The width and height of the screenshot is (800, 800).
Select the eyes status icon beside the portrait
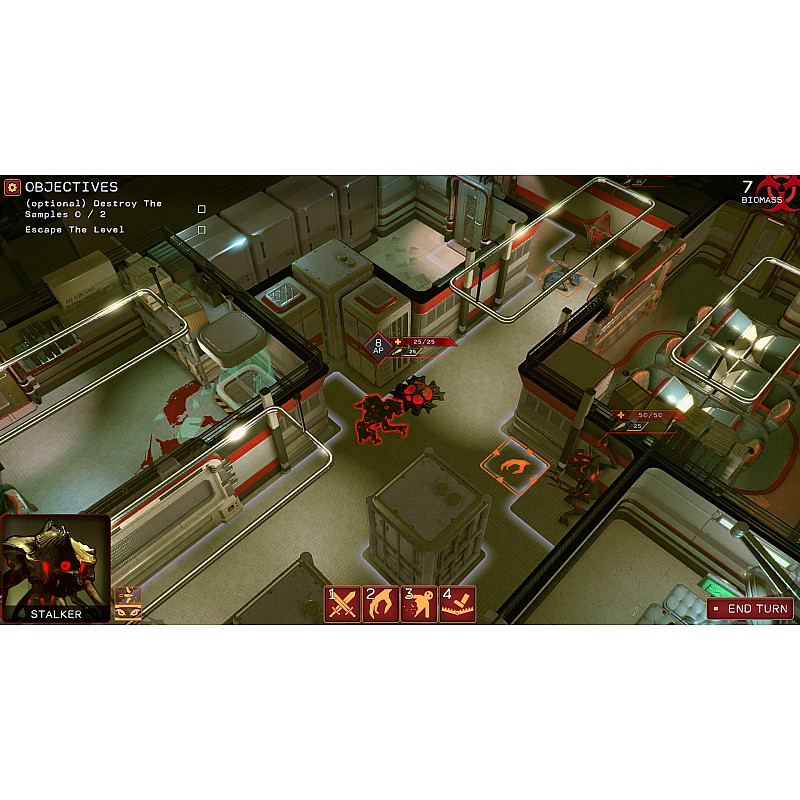(128, 613)
